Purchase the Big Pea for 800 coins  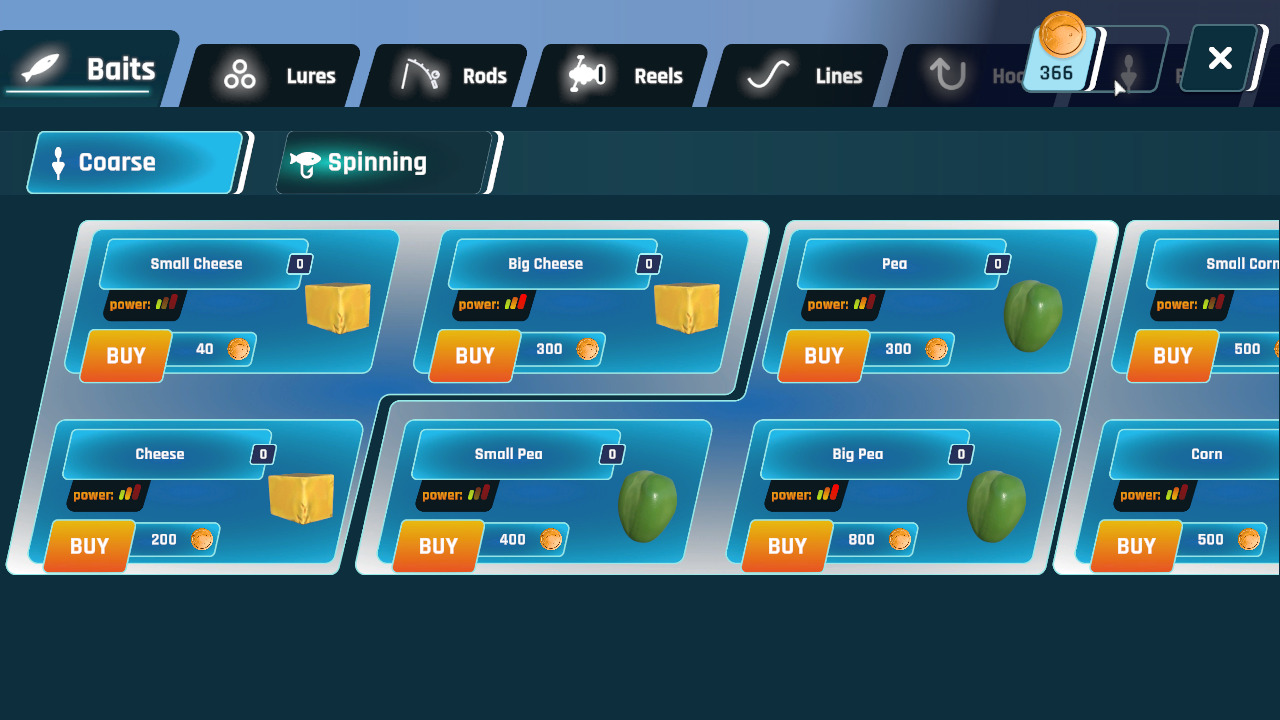[787, 546]
